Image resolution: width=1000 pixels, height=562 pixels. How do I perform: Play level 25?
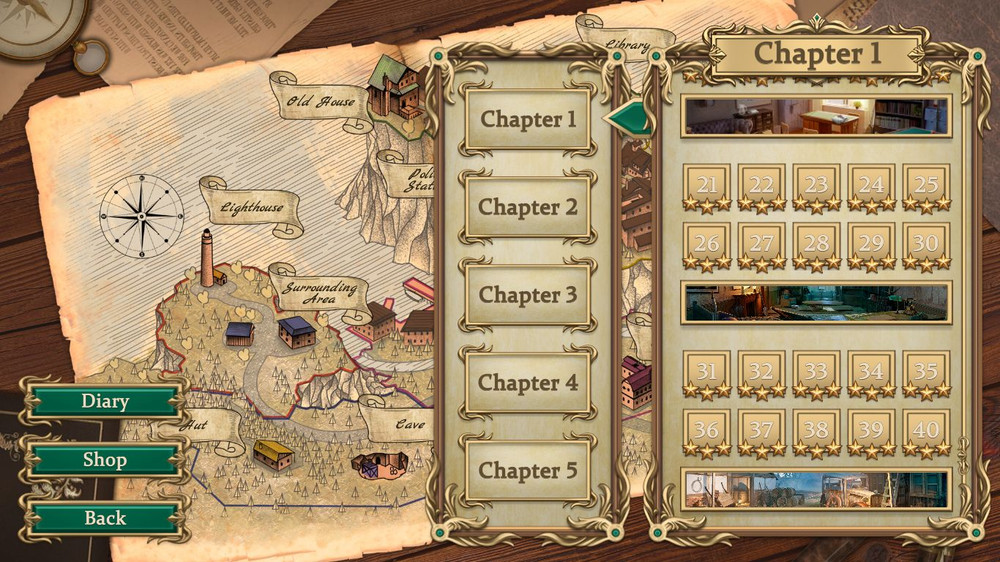[x=926, y=186]
